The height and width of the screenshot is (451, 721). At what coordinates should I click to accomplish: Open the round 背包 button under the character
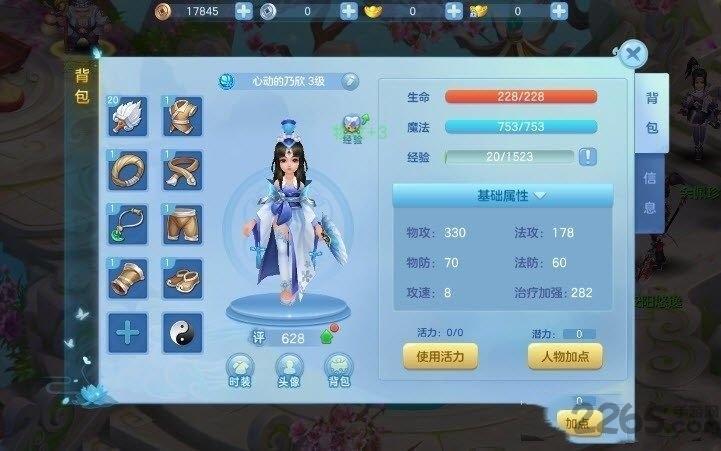[337, 368]
